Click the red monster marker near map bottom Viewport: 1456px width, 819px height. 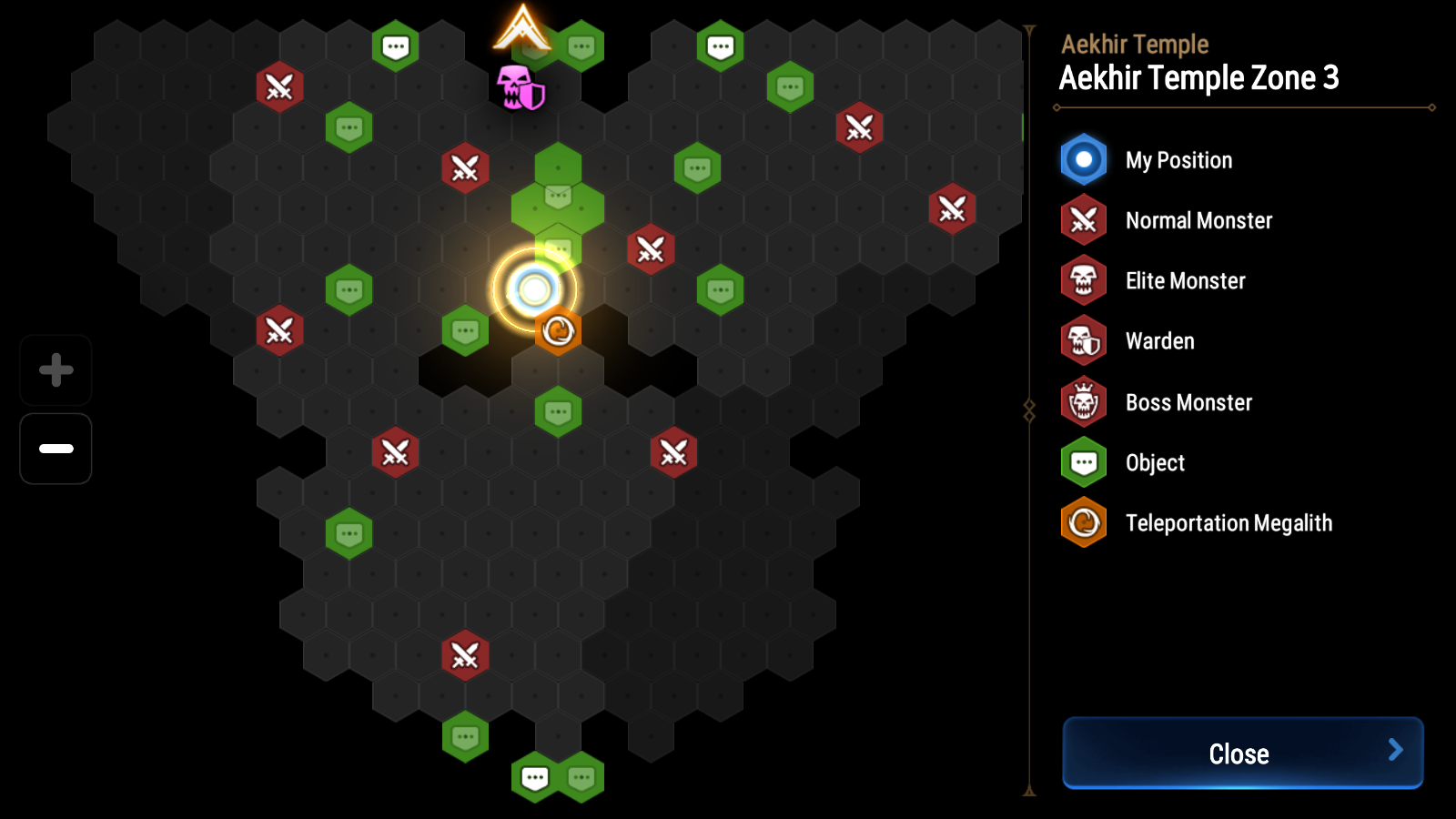pyautogui.click(x=465, y=654)
